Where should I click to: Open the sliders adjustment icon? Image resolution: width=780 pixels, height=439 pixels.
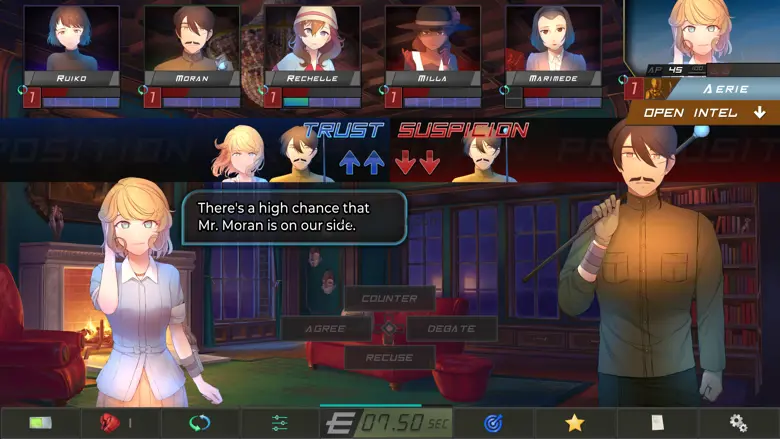(280, 423)
